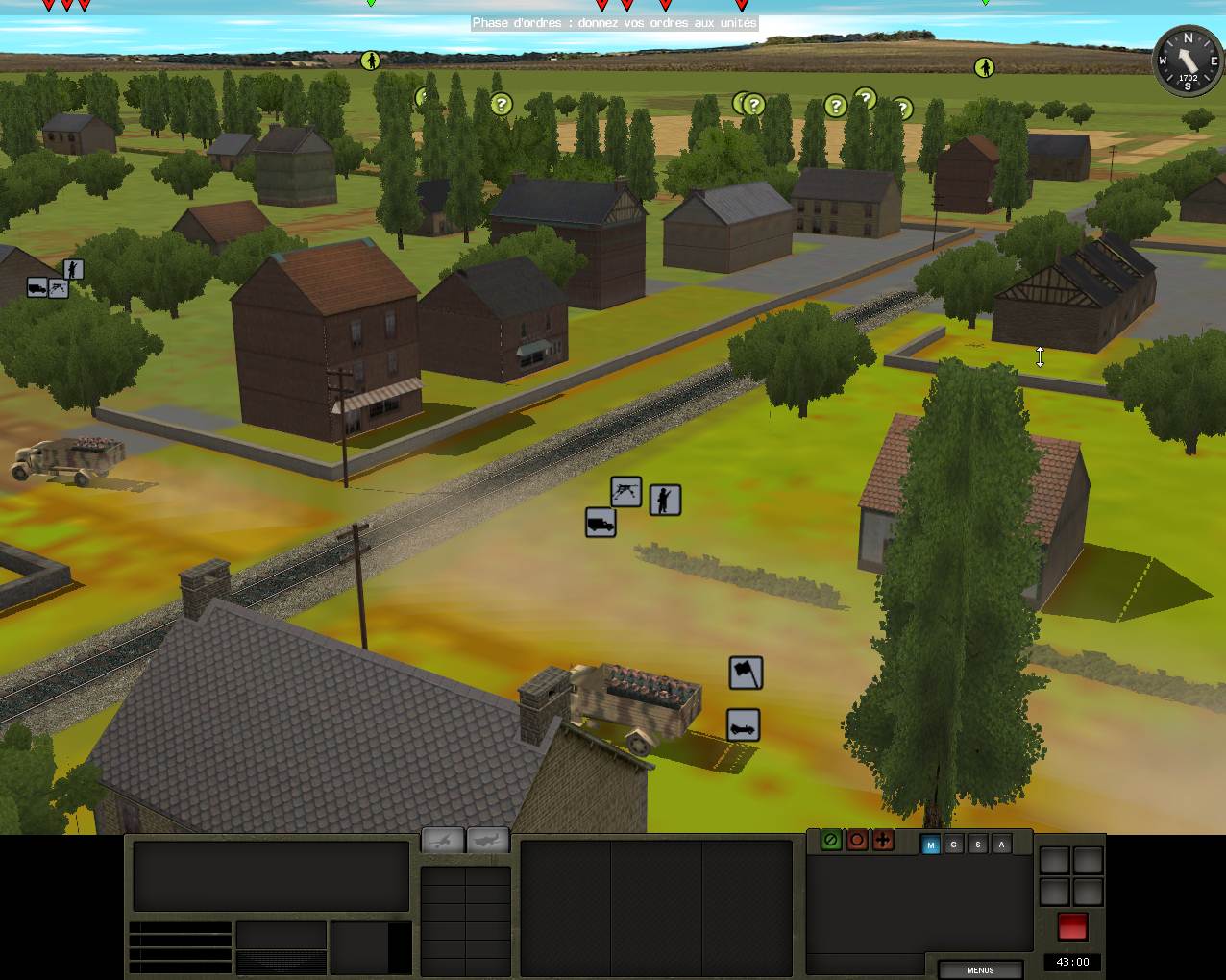Viewport: 1226px width, 980px height.
Task: Switch to the S command tab
Action: click(x=978, y=845)
